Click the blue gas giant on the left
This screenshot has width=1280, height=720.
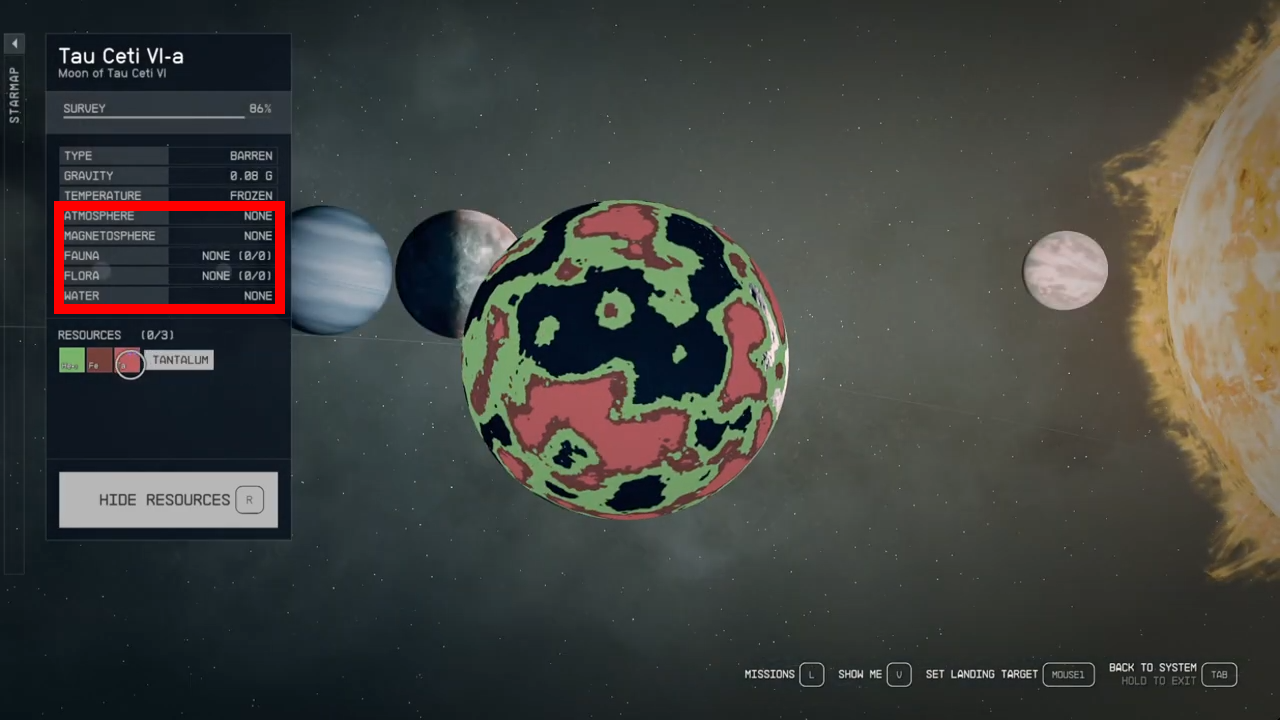(x=340, y=270)
